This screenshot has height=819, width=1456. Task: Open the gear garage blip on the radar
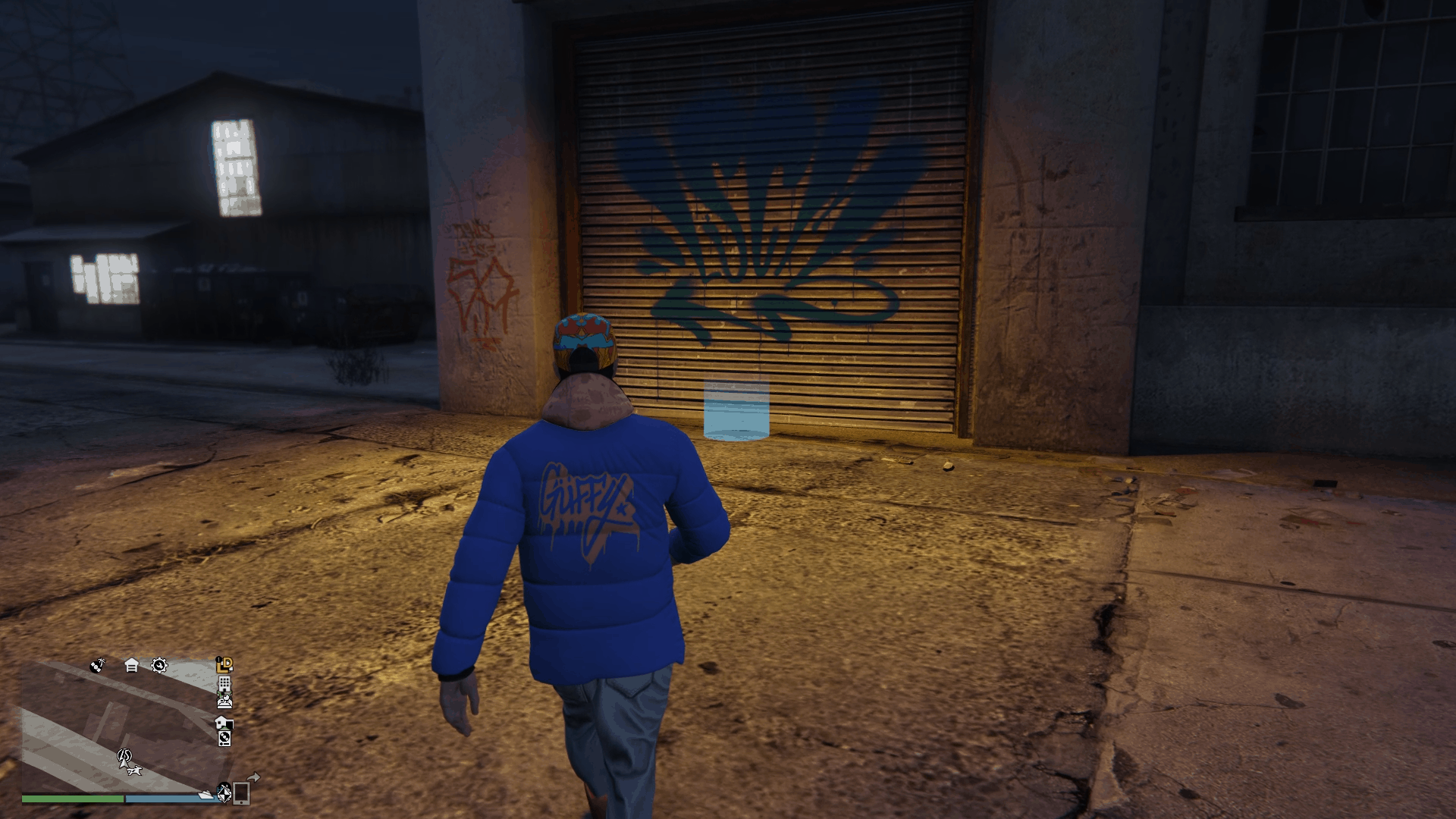pyautogui.click(x=158, y=667)
